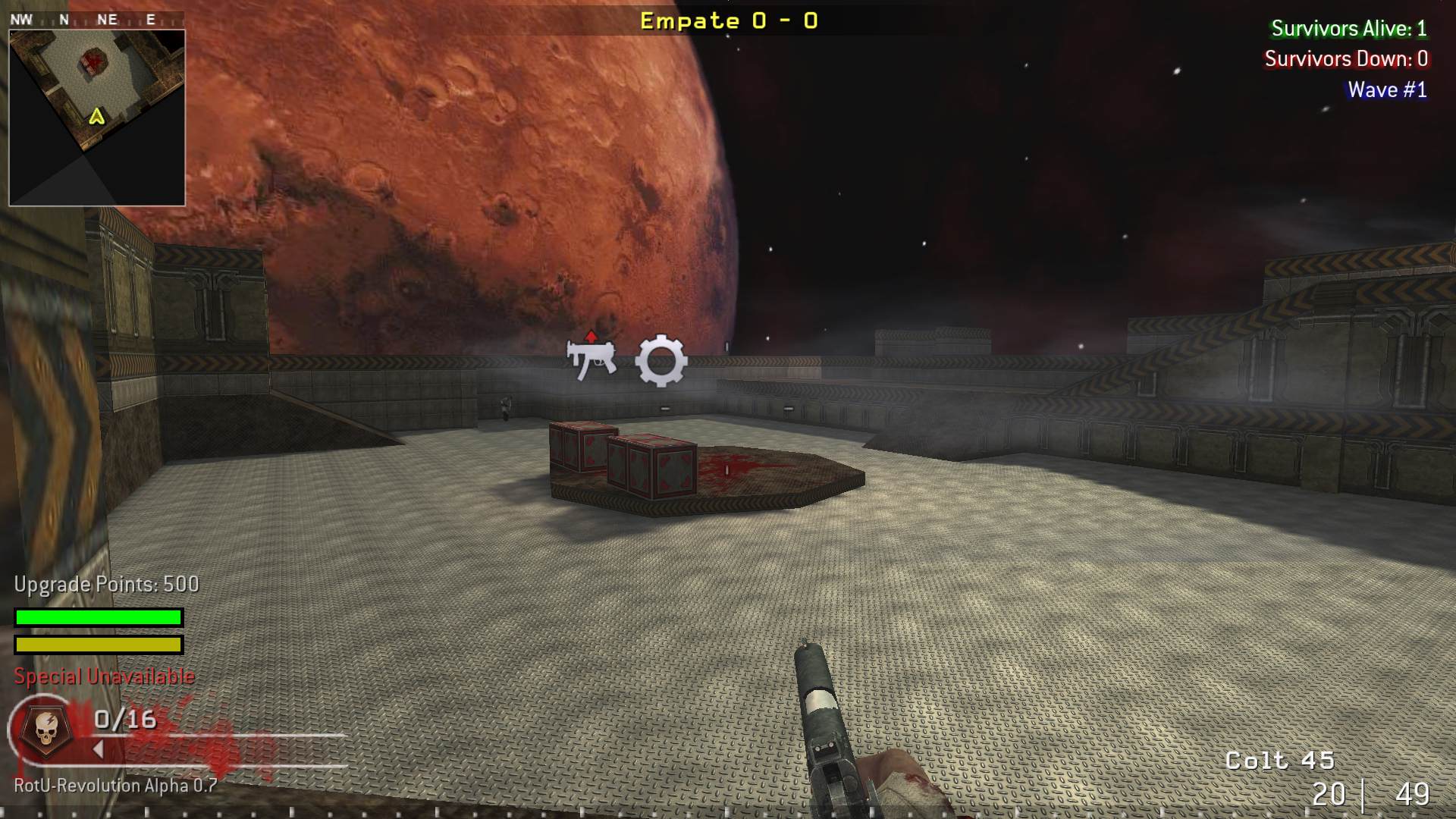1456x819 pixels.
Task: Click the green health bar
Action: tap(97, 617)
